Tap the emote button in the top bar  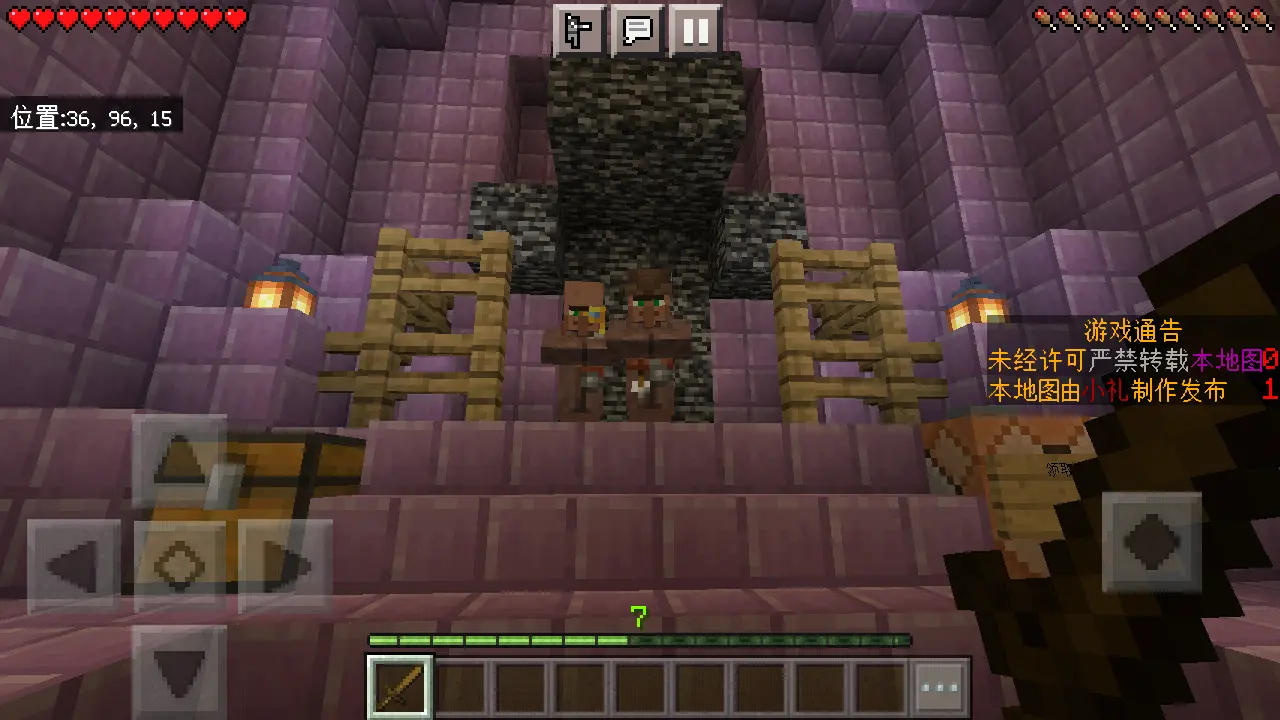[579, 31]
